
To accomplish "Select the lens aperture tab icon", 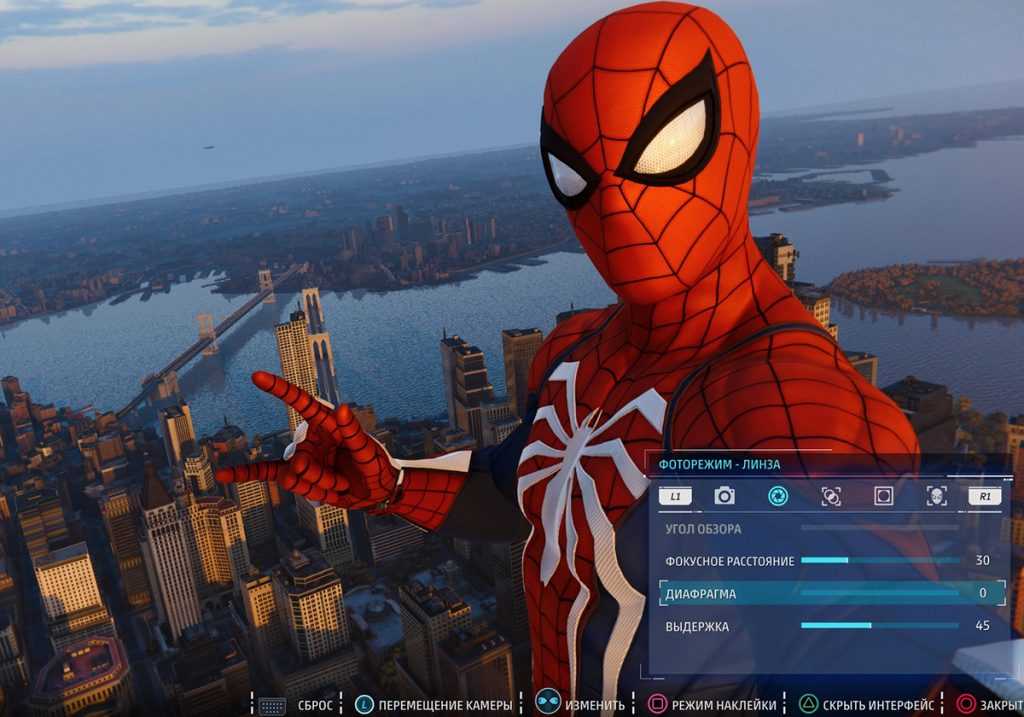I will (x=777, y=496).
